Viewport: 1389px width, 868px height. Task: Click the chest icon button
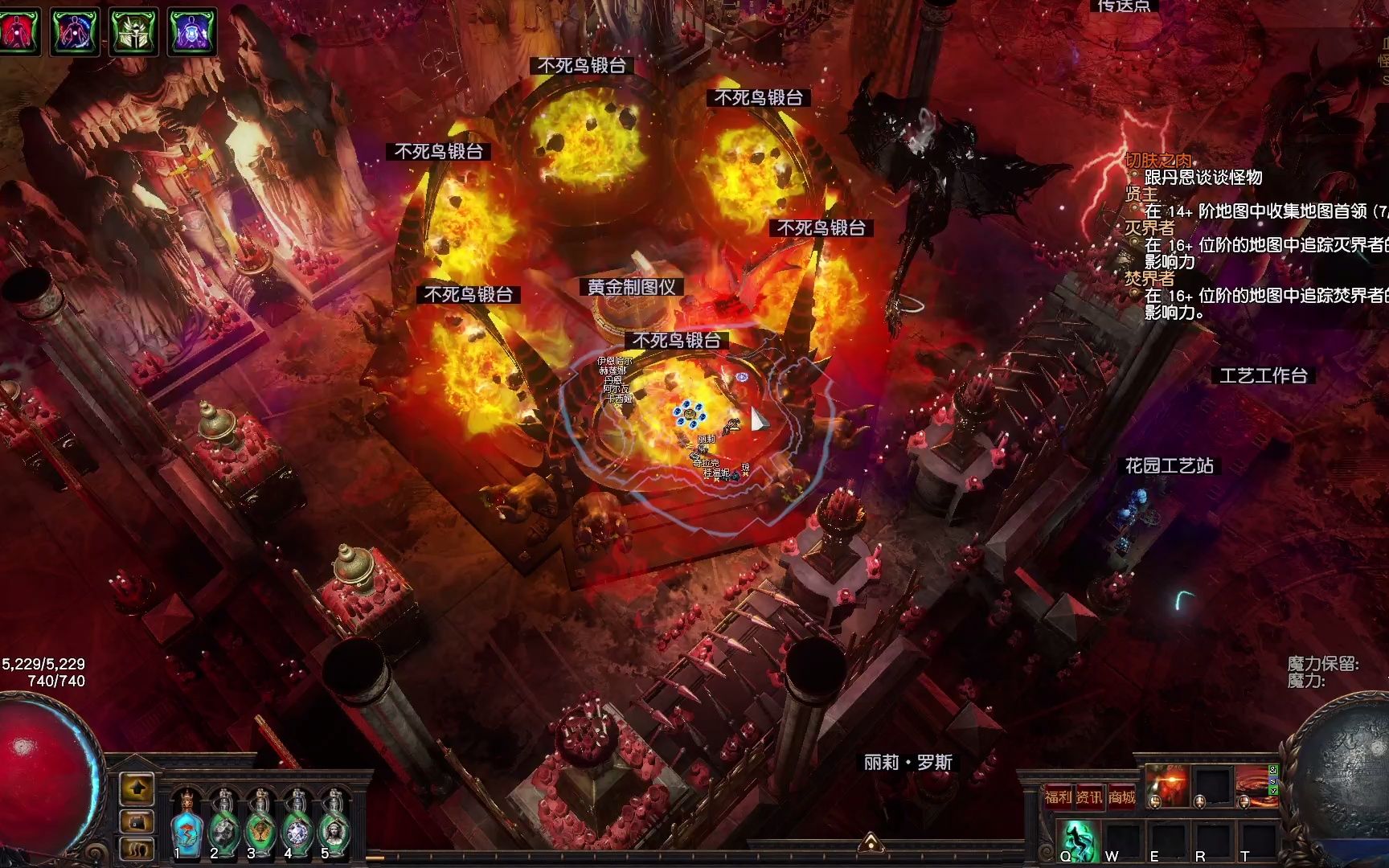click(x=137, y=821)
